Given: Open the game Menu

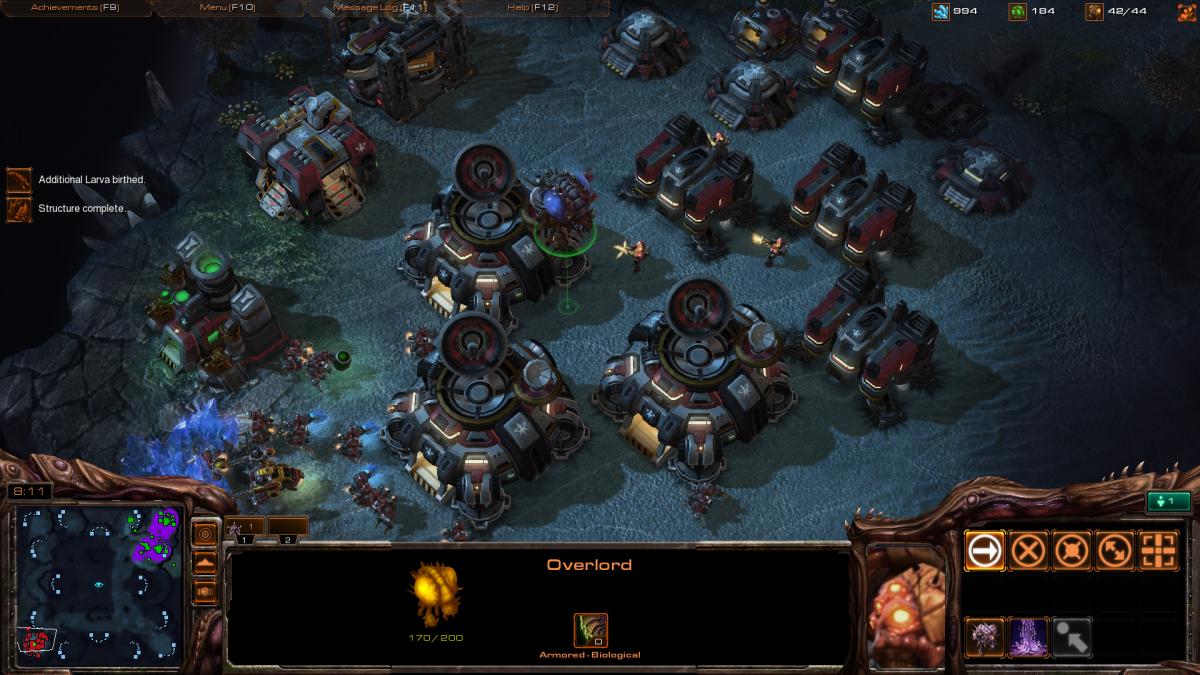Looking at the screenshot, I should point(227,8).
